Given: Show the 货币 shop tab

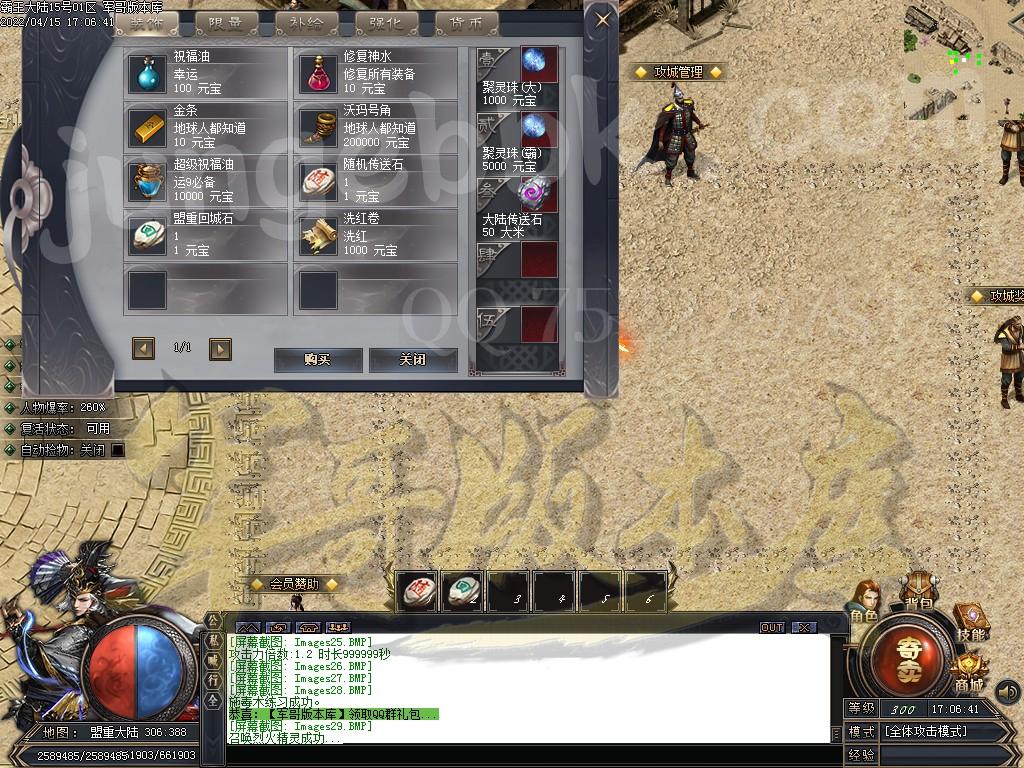Looking at the screenshot, I should [x=465, y=23].
